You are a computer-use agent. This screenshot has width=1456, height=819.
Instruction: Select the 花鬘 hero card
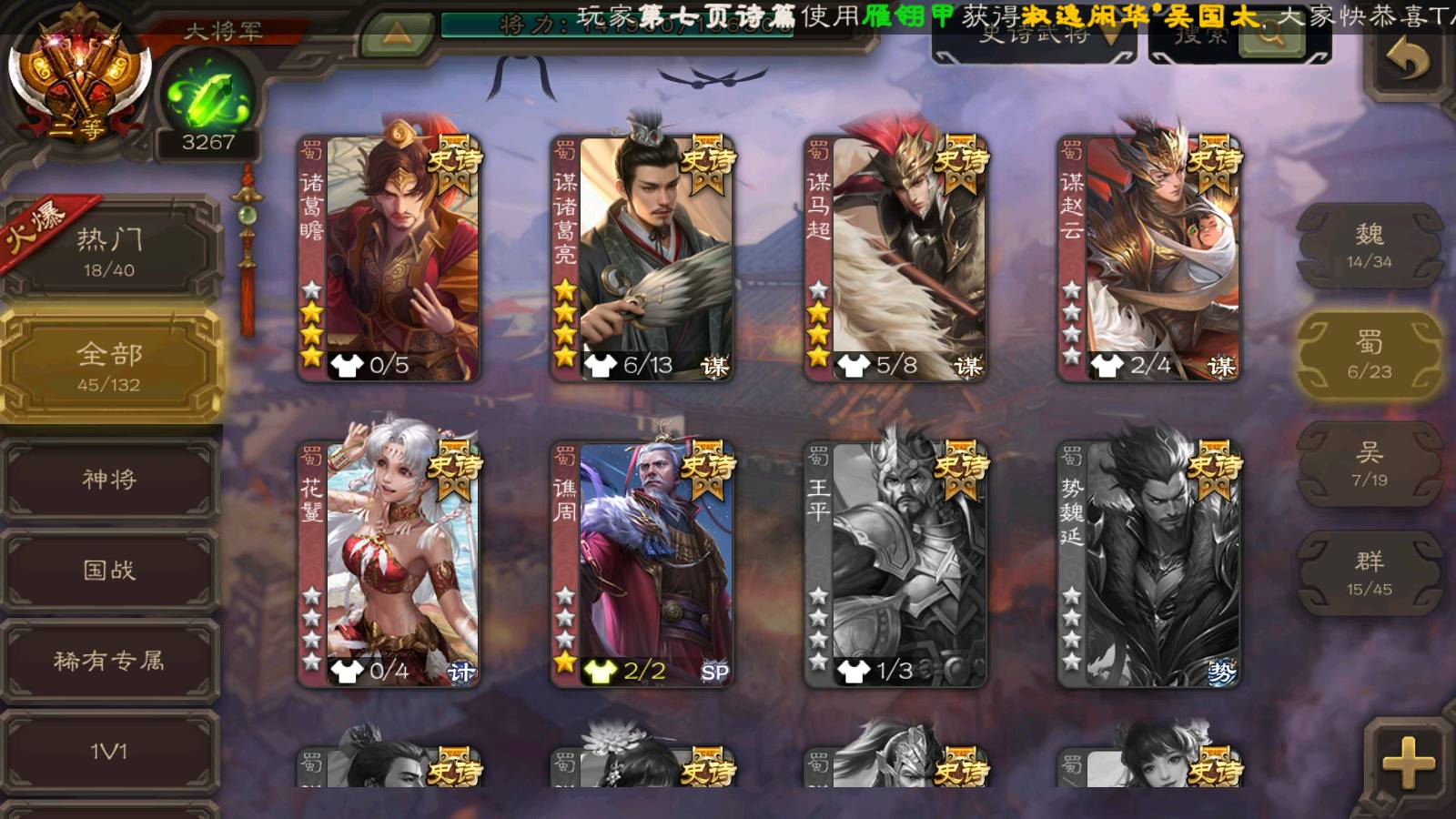coord(389,564)
